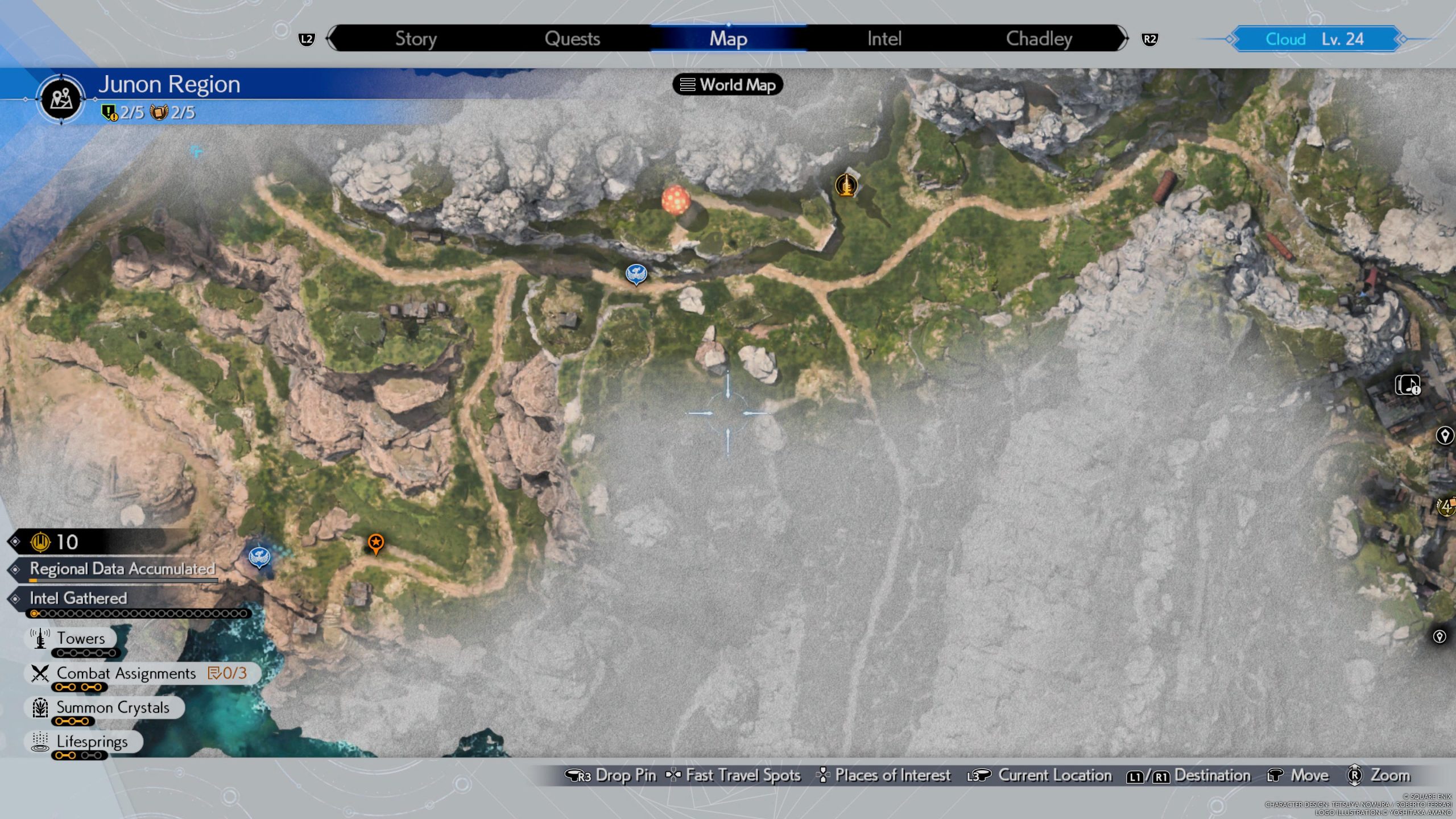
Task: Switch to the Story tab
Action: 416,39
